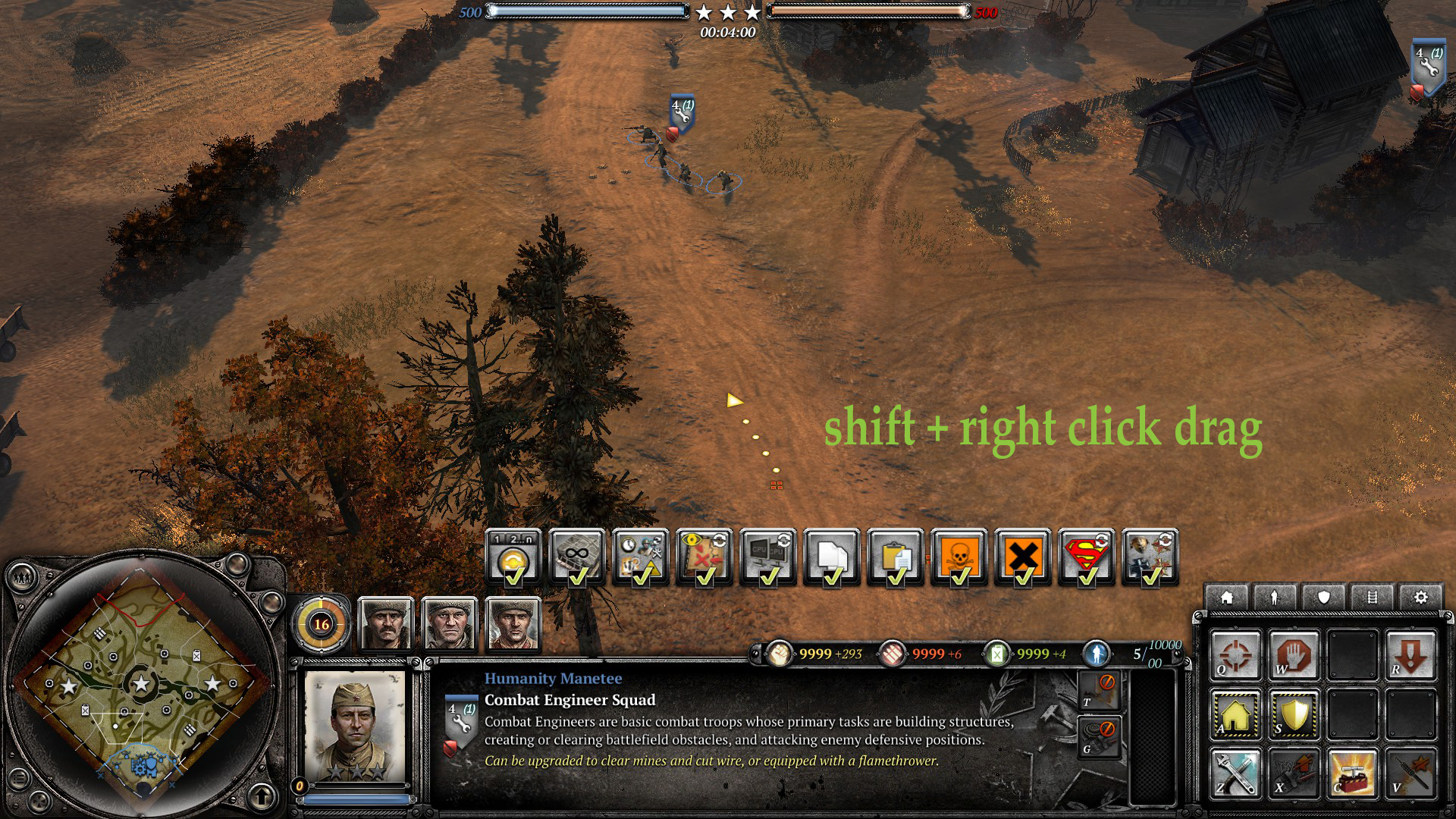Use the wrench repair ability
Viewport: 1456px width, 819px height.
[x=1235, y=773]
